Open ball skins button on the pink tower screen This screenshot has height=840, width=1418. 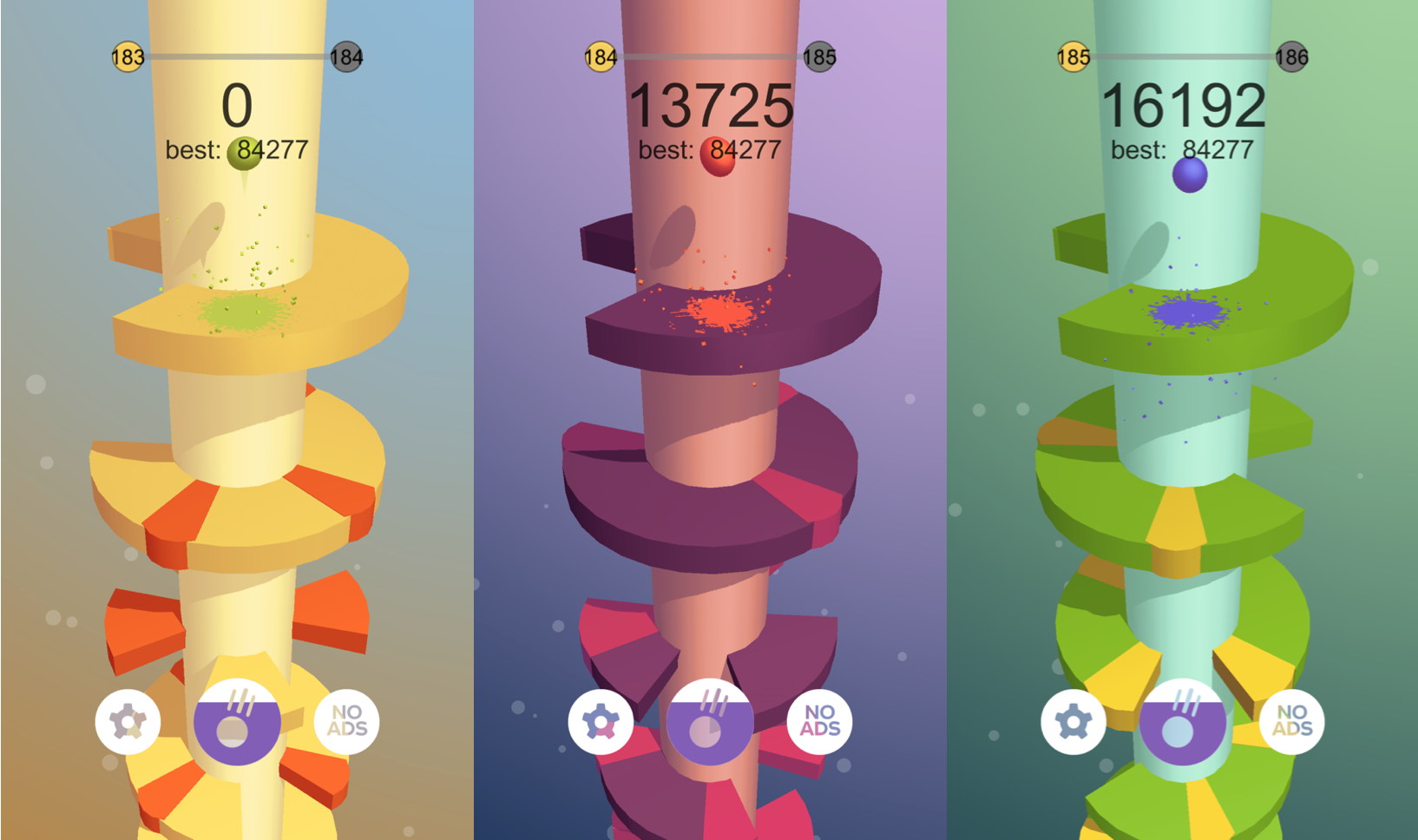pos(710,722)
